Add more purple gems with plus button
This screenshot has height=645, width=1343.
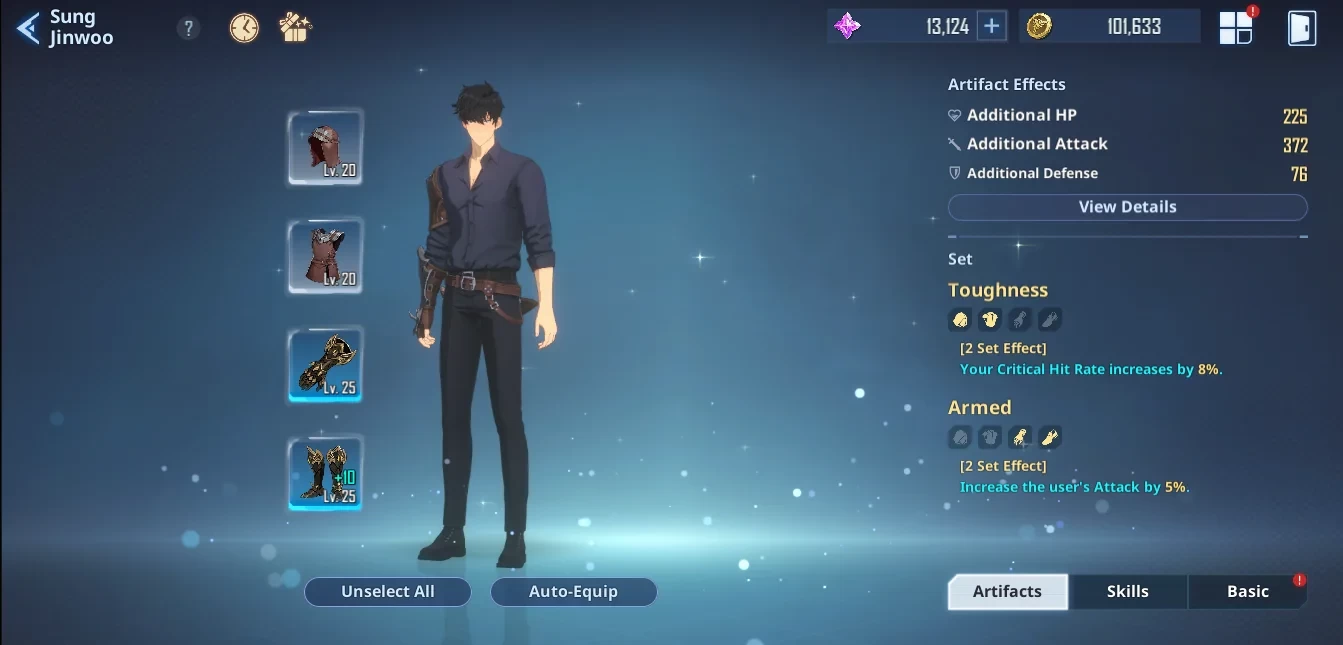[x=991, y=27]
